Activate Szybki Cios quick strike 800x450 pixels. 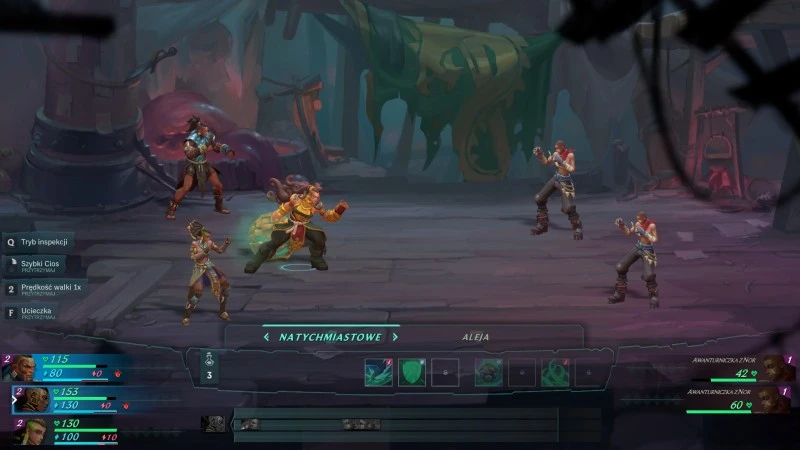tap(40, 265)
